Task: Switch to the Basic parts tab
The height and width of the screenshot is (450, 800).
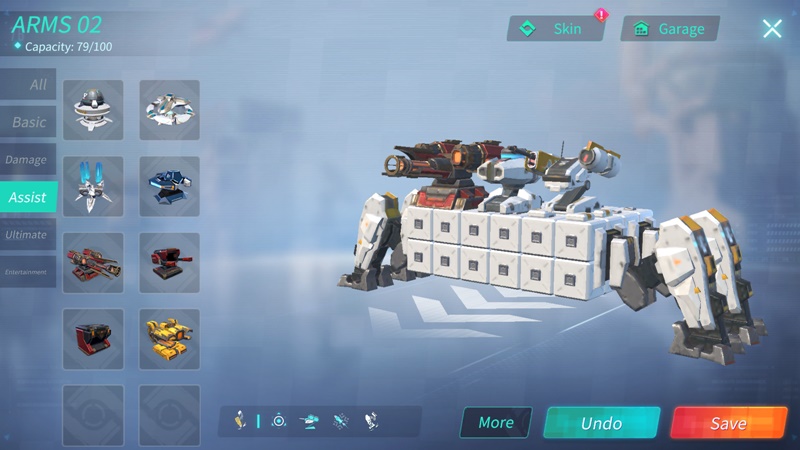Action: [x=28, y=122]
